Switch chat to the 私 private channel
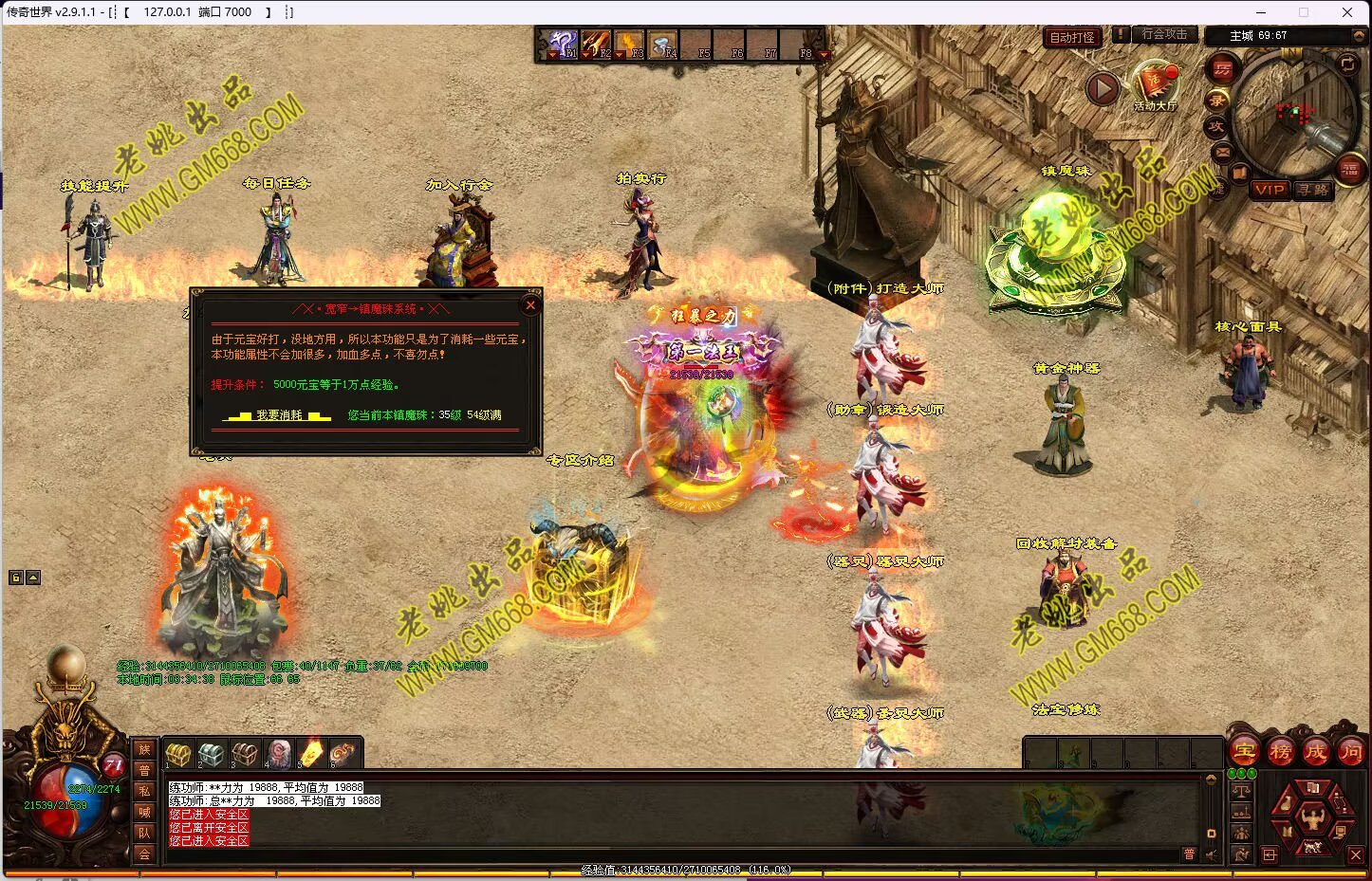Viewport: 1372px width, 881px height. point(144,791)
